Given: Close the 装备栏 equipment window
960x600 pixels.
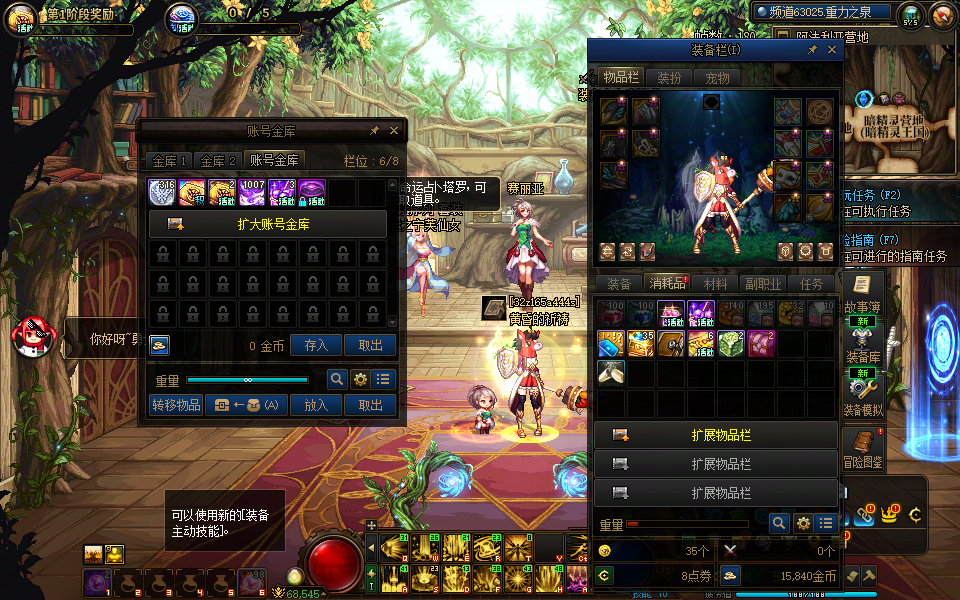Looking at the screenshot, I should coord(832,49).
